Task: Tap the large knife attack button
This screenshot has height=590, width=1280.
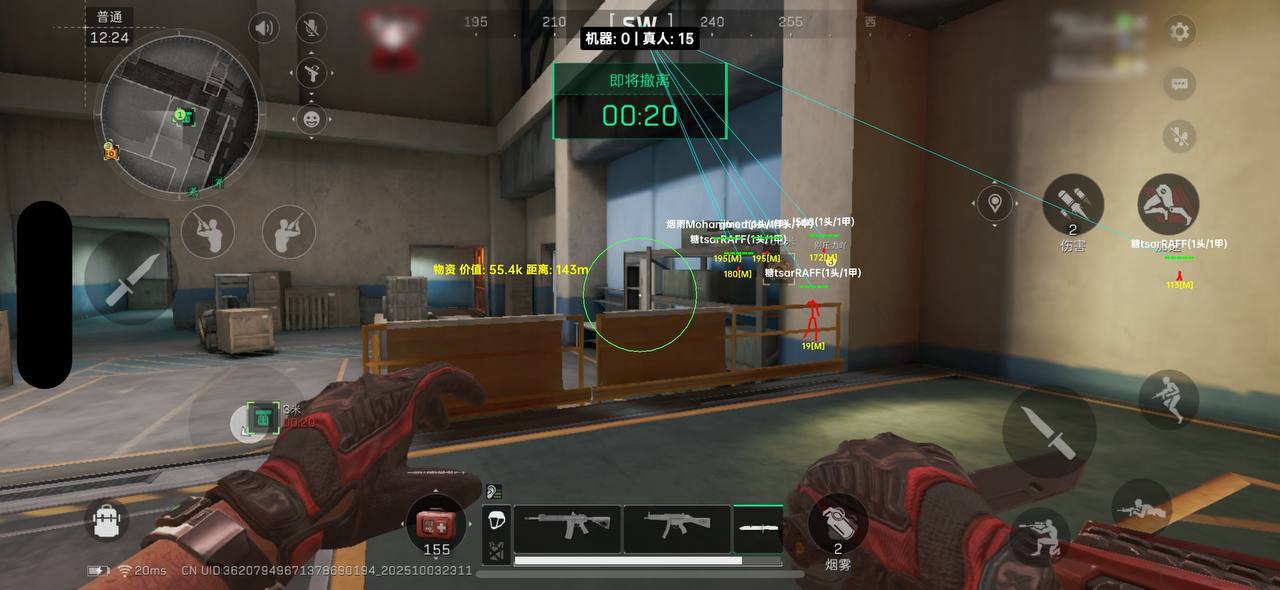Action: coord(1049,431)
